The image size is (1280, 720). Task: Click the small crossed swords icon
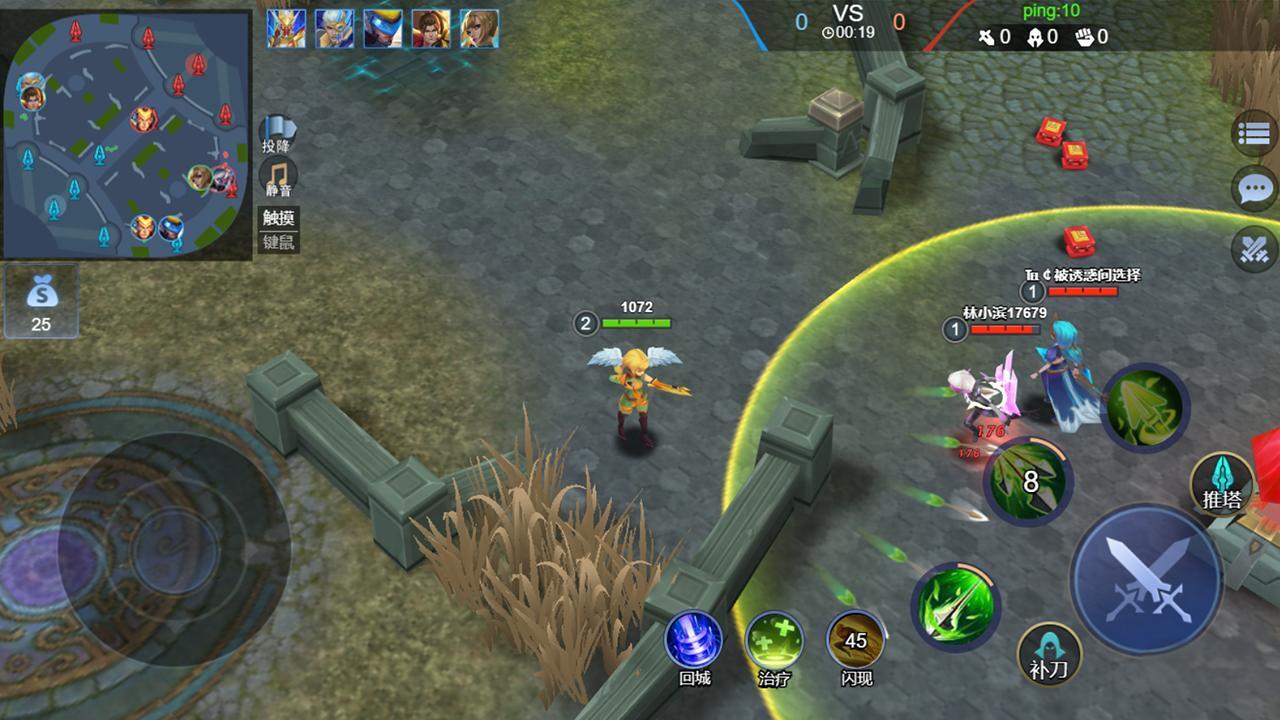1254,248
